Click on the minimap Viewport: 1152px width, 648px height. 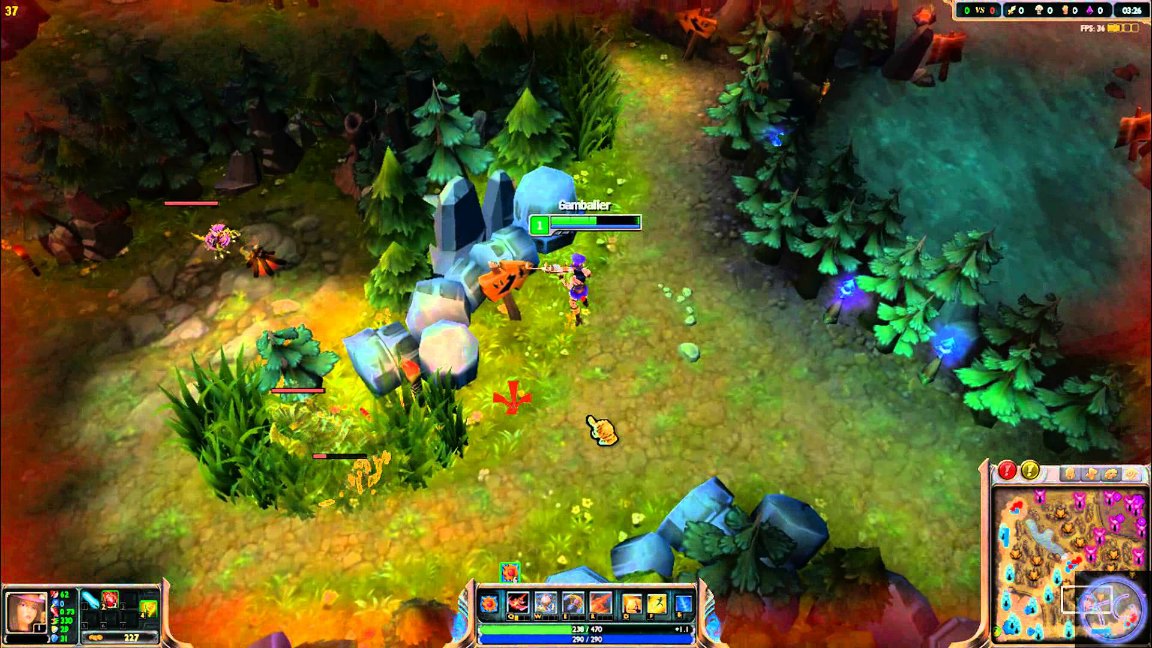(1065, 560)
